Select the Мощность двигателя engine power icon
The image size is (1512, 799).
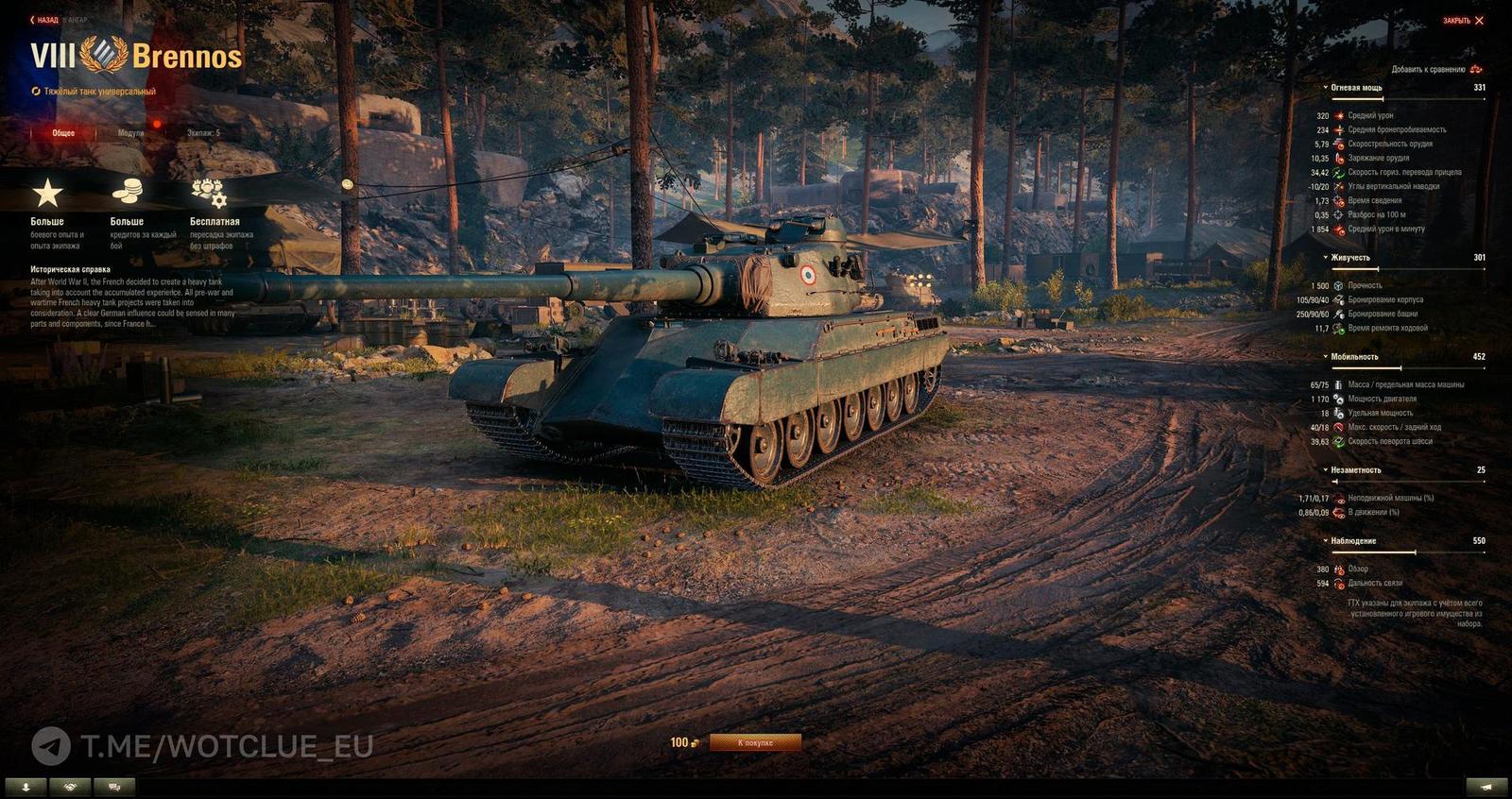point(1338,399)
